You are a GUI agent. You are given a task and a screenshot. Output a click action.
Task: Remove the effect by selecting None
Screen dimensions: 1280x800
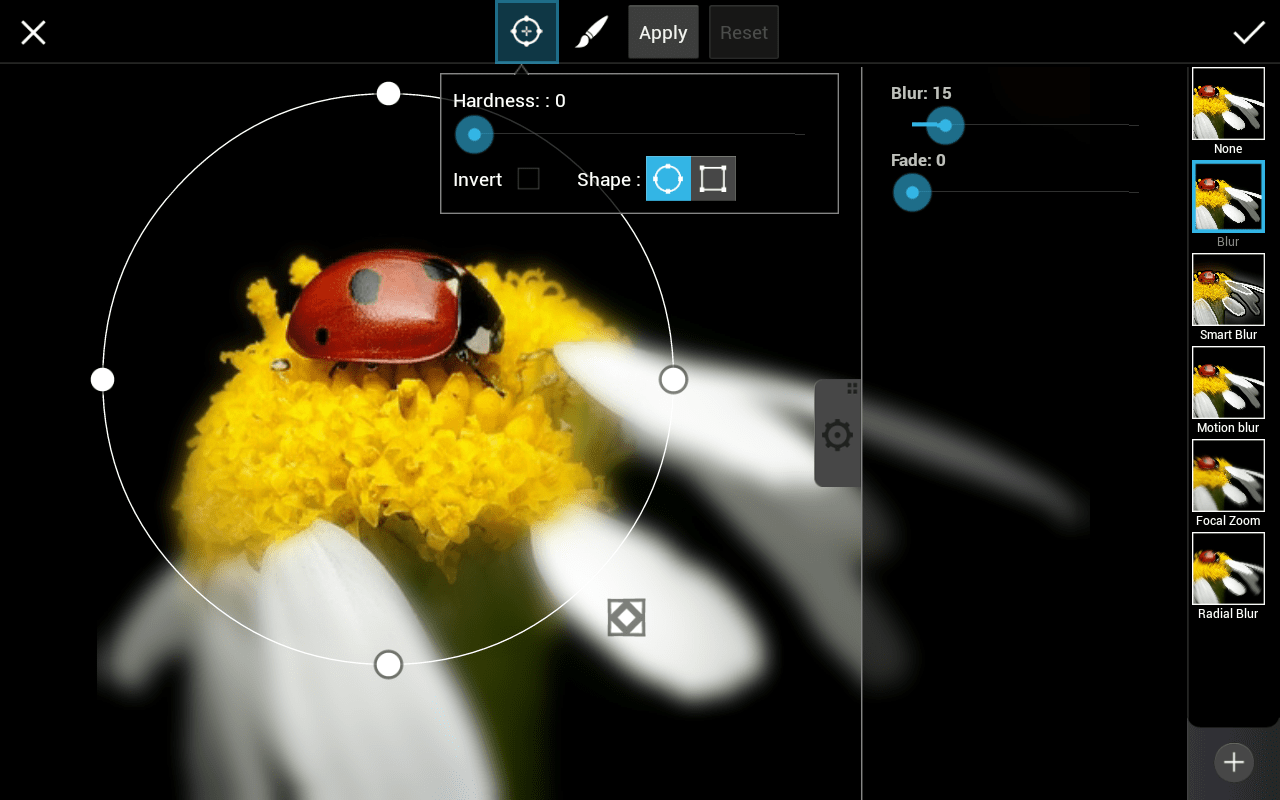point(1228,103)
